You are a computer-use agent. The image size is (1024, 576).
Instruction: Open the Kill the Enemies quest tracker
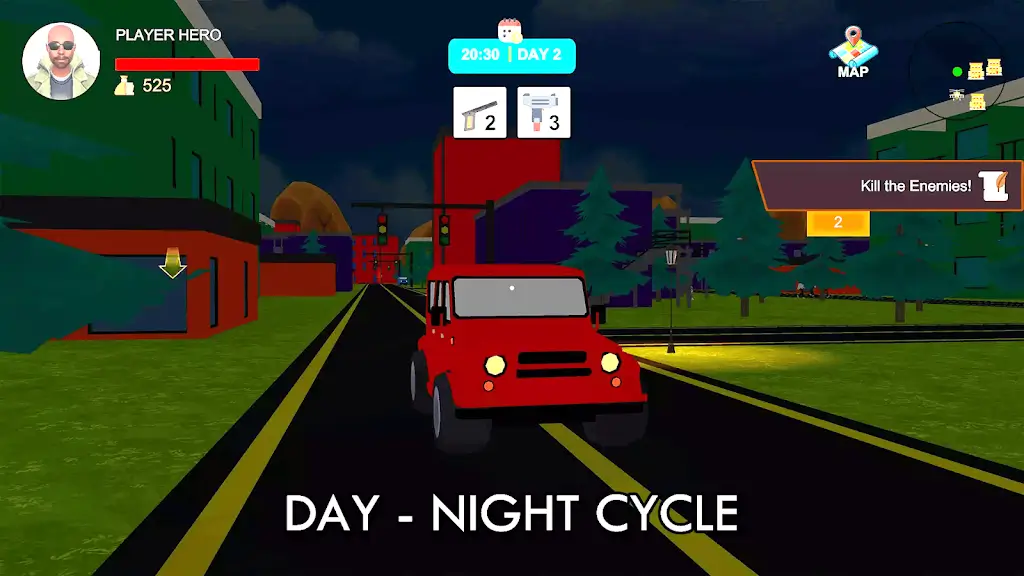(x=888, y=186)
